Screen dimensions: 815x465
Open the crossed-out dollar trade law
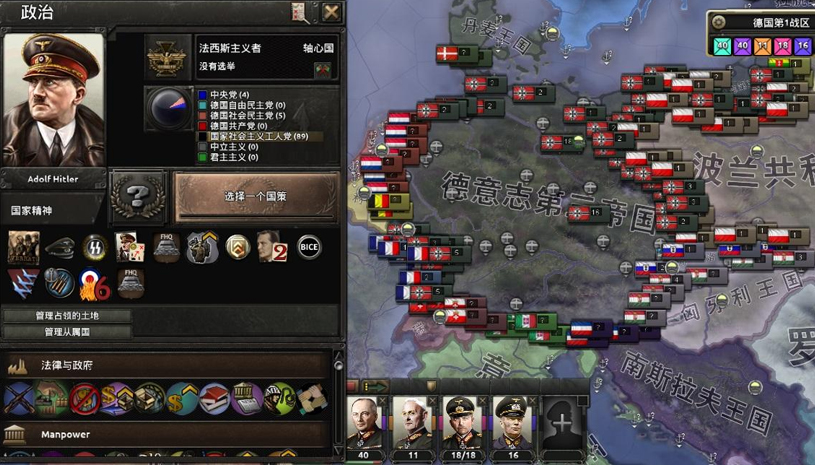point(85,399)
